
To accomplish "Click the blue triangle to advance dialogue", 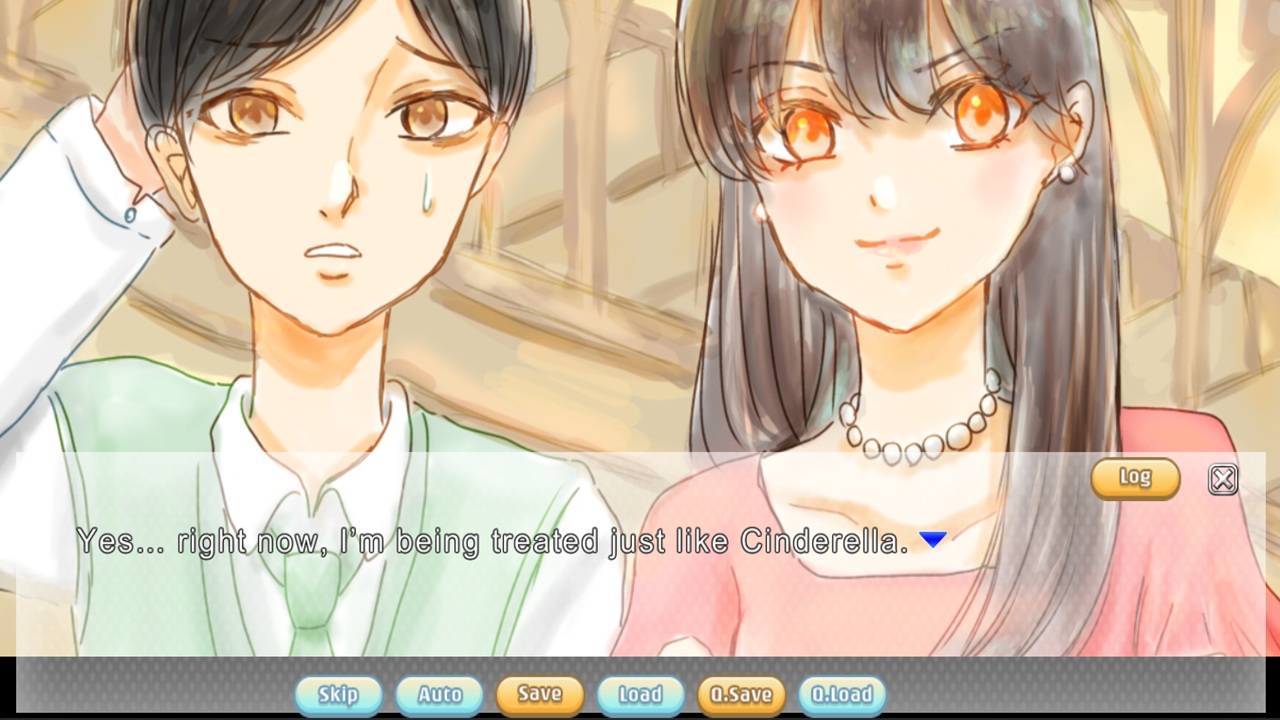I will (x=932, y=538).
